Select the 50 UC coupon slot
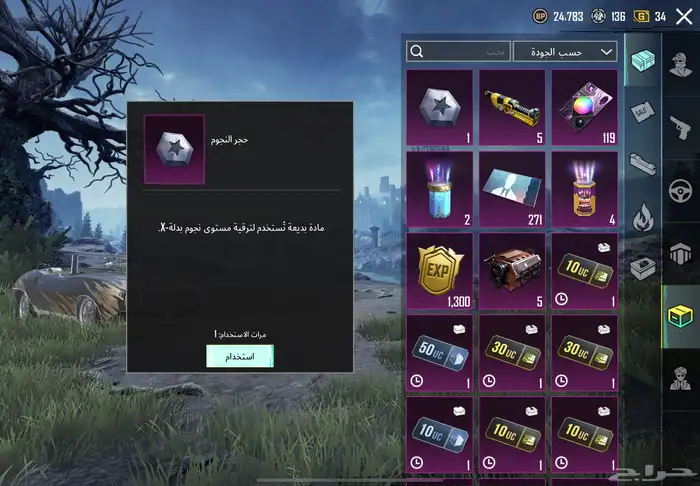The height and width of the screenshot is (486, 700). click(439, 352)
